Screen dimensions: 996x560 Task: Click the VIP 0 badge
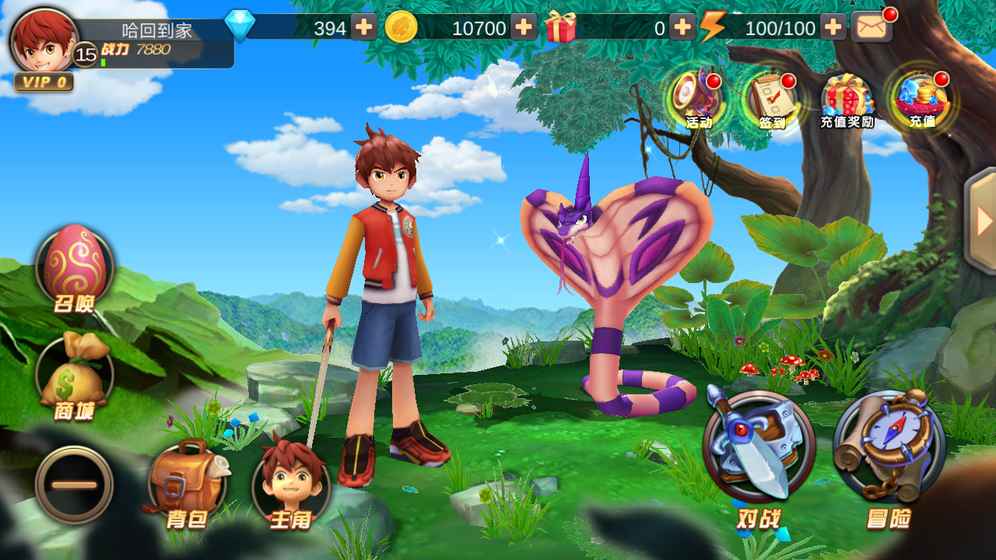[x=43, y=82]
